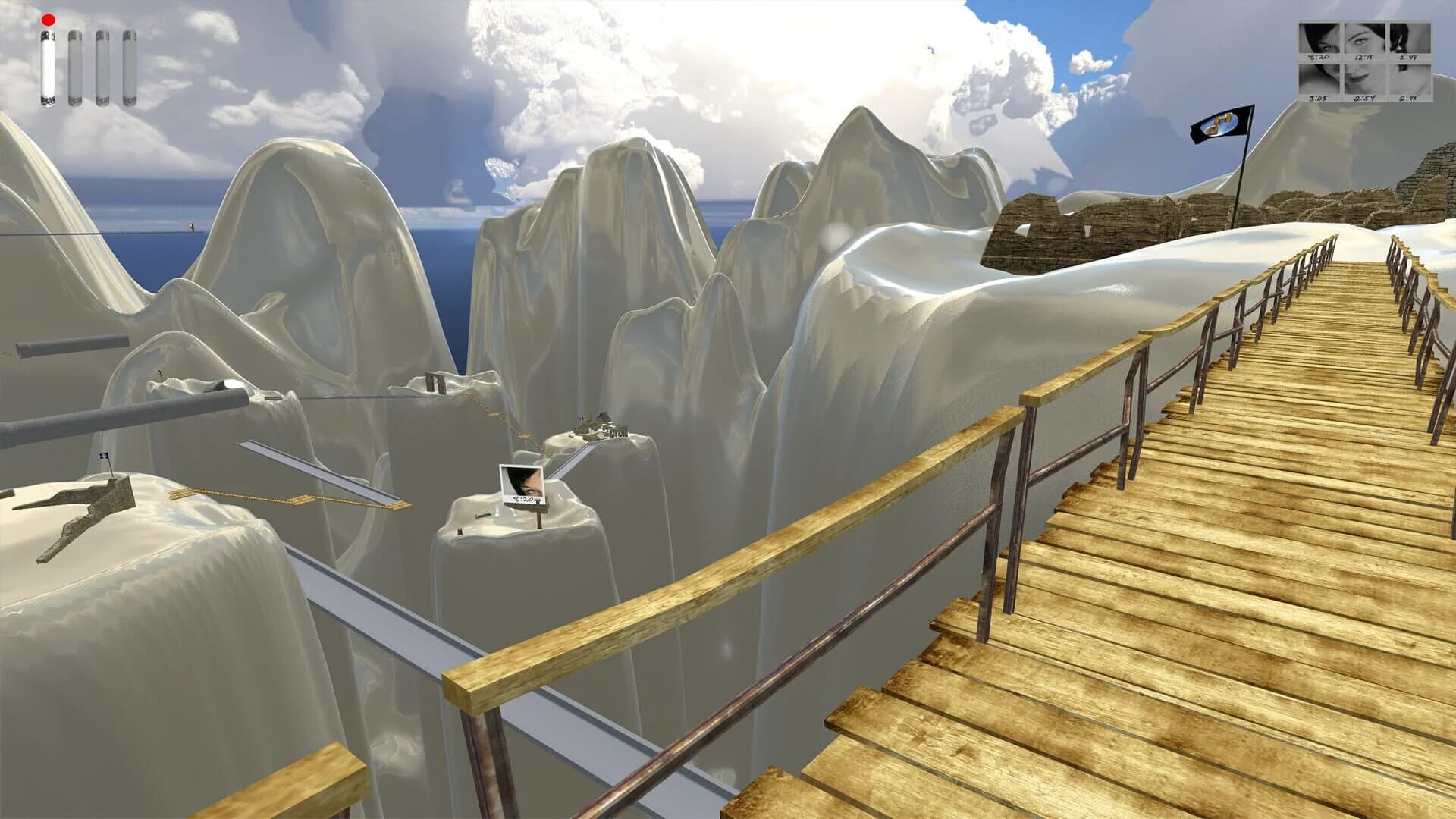Select the third canister icon in HUD

click(x=102, y=68)
